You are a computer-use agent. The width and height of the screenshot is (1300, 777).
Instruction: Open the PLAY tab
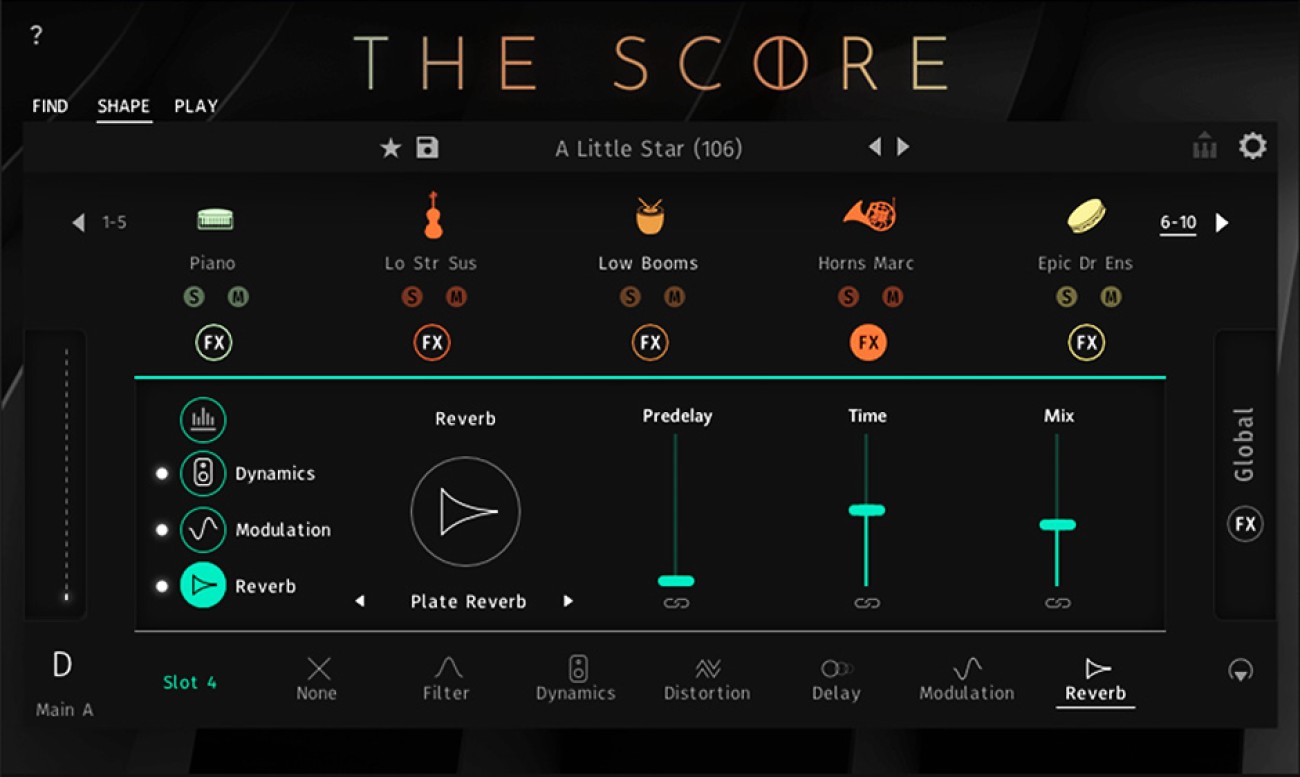pos(196,106)
